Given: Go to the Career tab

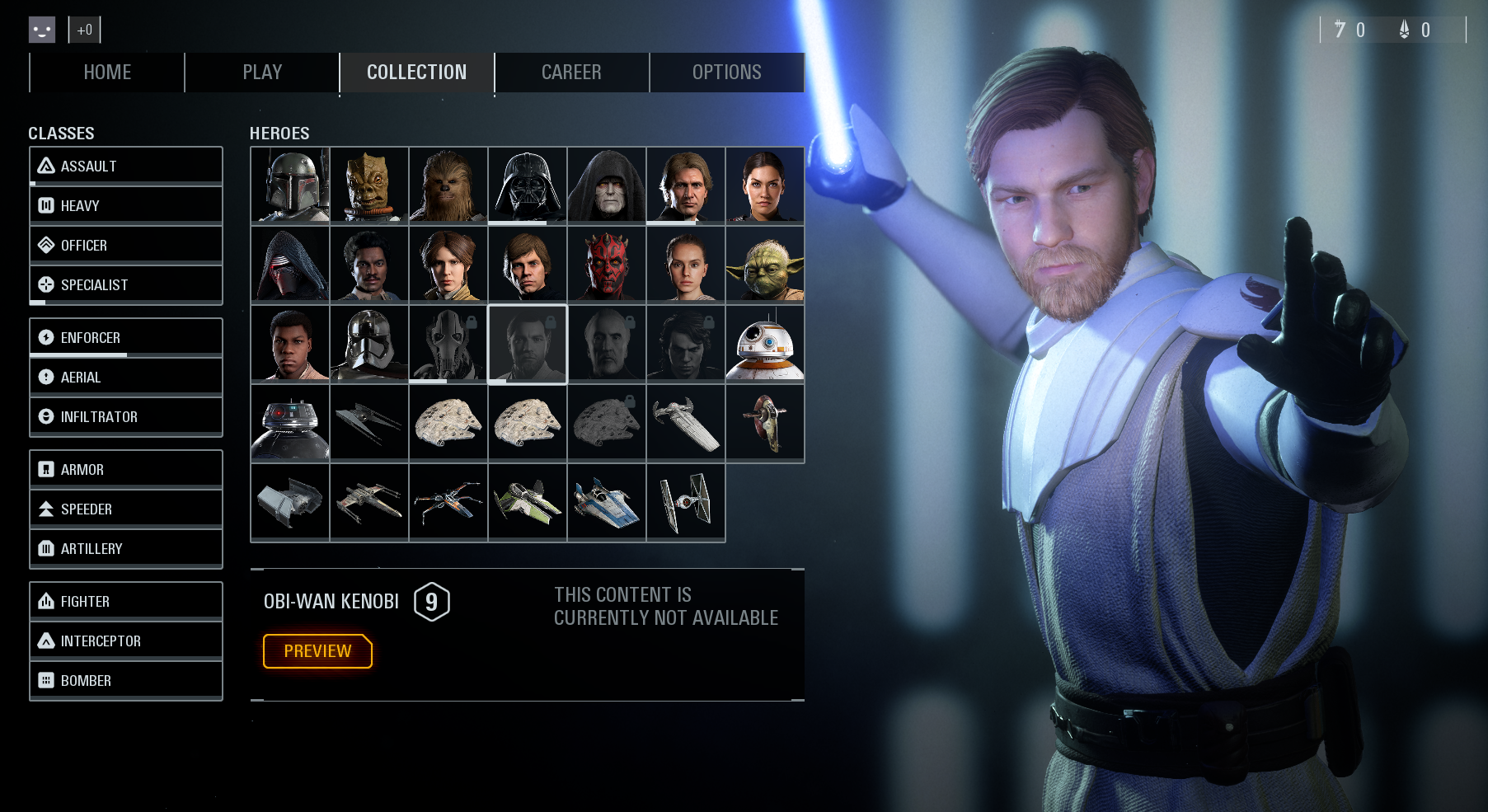Looking at the screenshot, I should [x=571, y=73].
